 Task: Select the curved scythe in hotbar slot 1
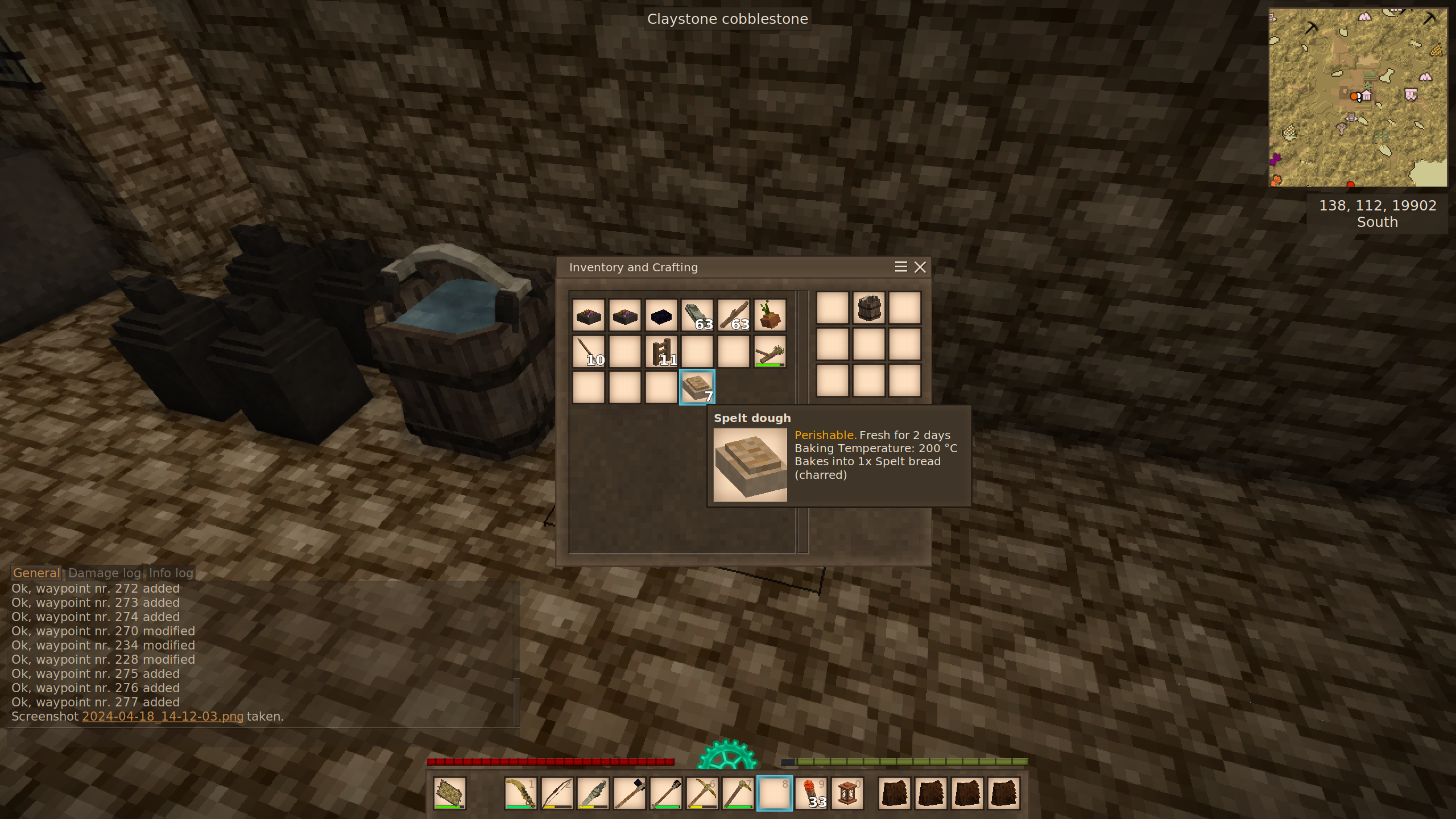pyautogui.click(x=520, y=793)
